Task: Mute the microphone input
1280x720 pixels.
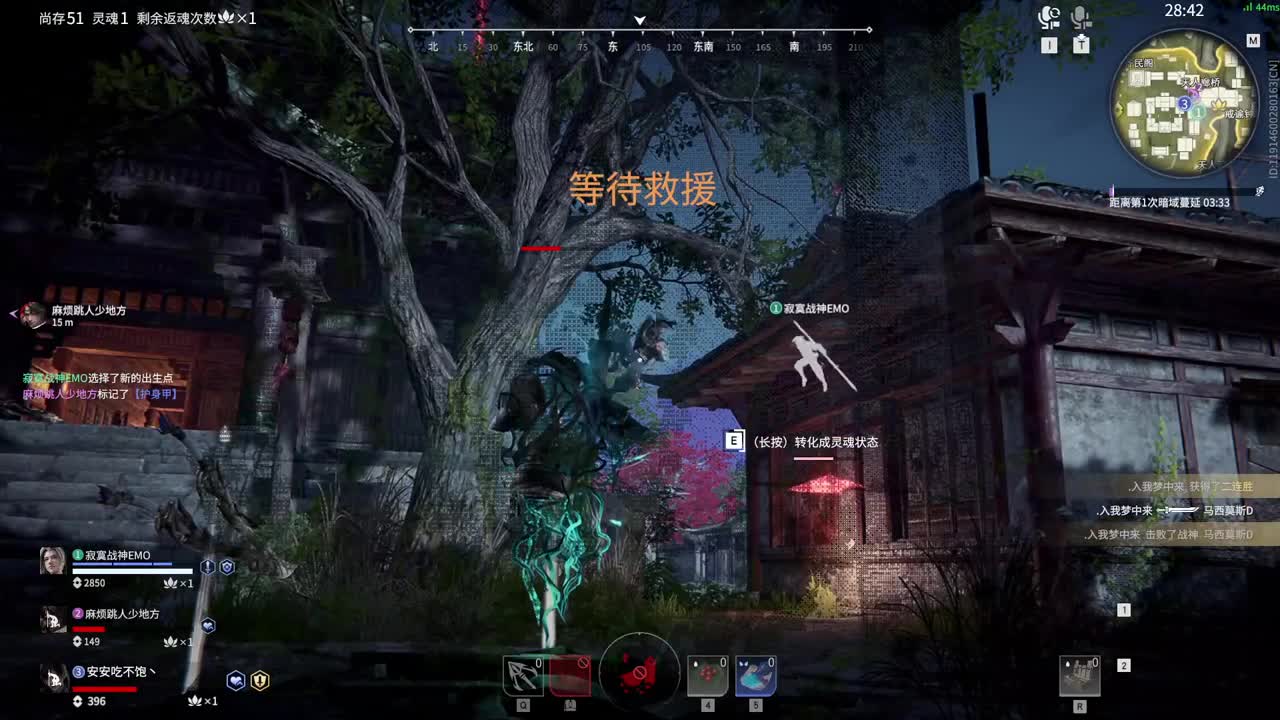Action: [x=1083, y=14]
